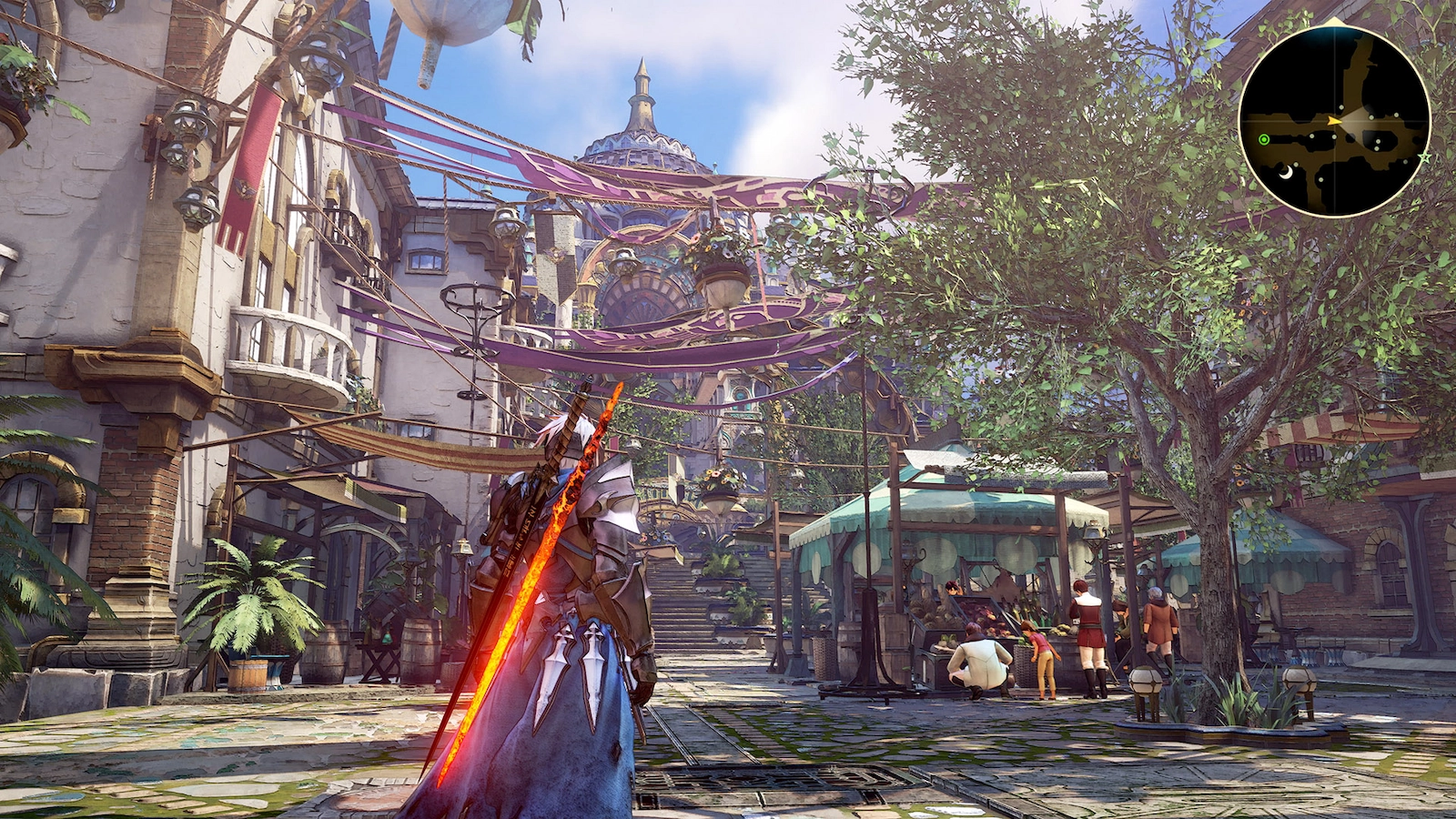Click the north pointer triangle above the minimap
The image size is (1456, 819).
tap(1334, 21)
